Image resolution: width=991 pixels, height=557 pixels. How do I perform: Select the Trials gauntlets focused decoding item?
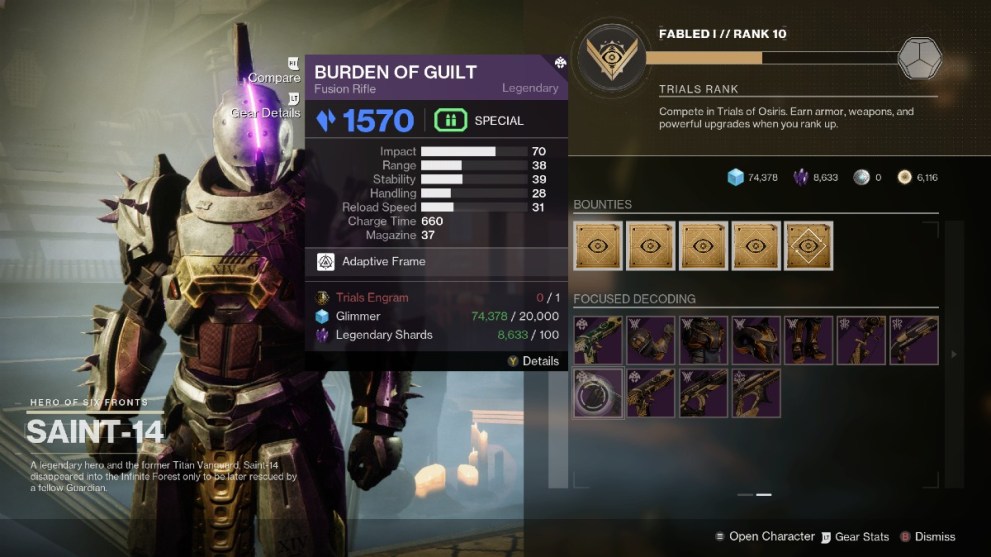(650, 340)
